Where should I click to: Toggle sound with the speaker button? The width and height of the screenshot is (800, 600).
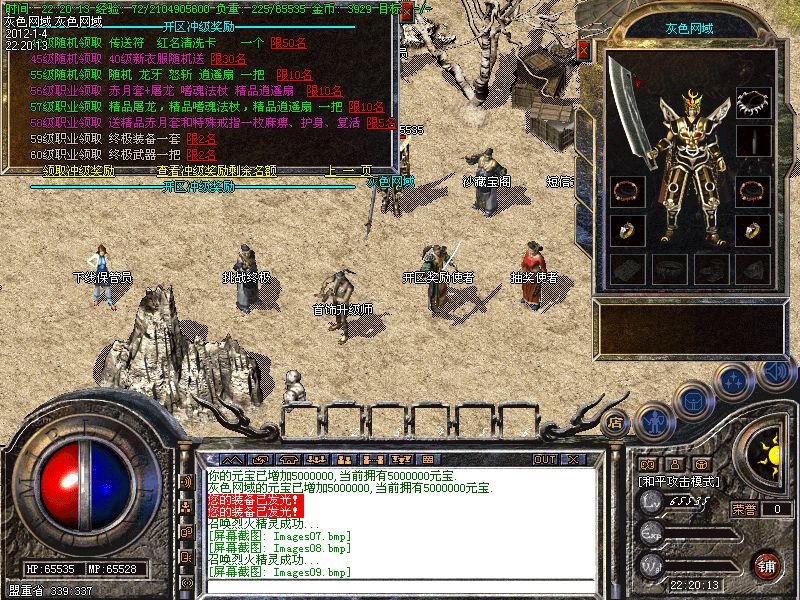[774, 369]
